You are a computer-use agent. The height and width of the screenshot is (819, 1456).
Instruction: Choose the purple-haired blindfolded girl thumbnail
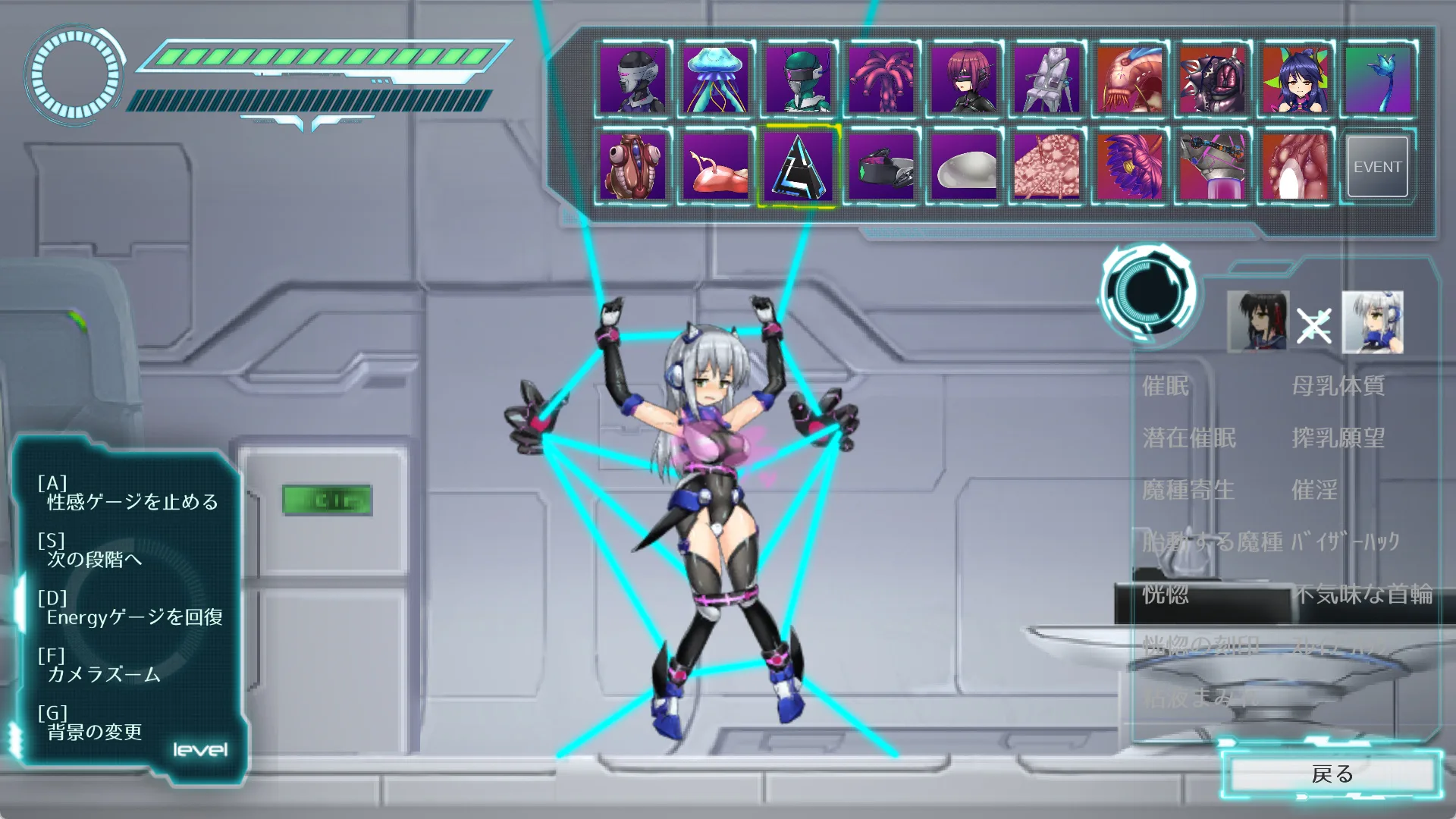964,80
